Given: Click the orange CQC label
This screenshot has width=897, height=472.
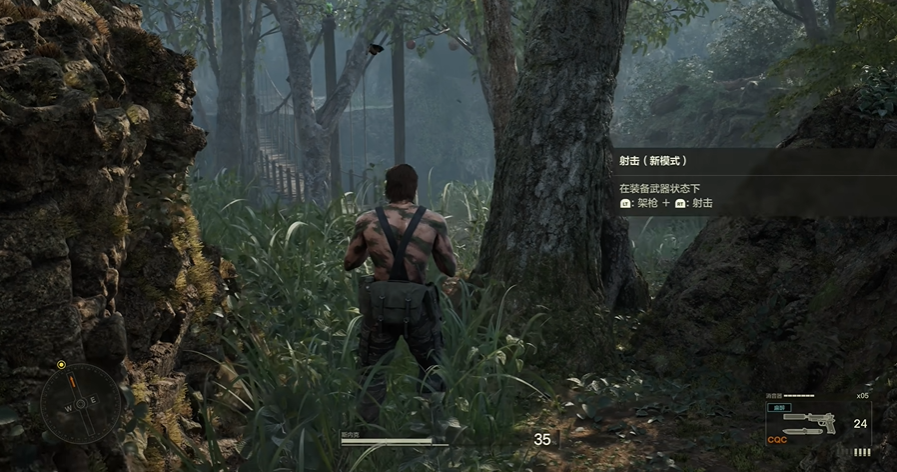Looking at the screenshot, I should (x=777, y=440).
